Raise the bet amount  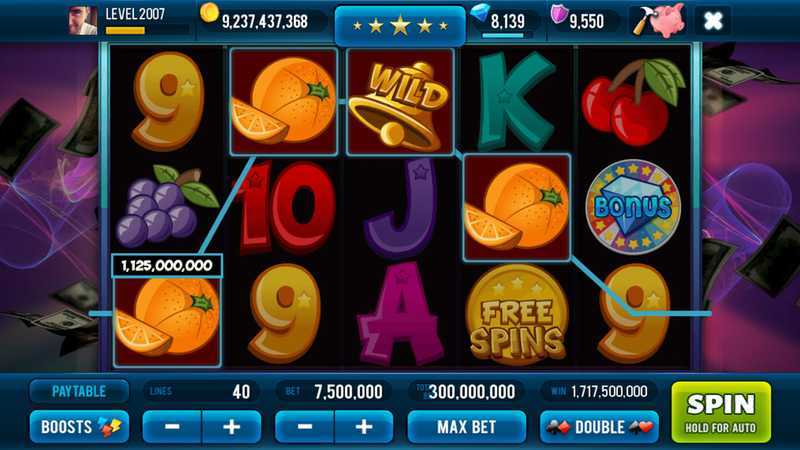pos(364,427)
